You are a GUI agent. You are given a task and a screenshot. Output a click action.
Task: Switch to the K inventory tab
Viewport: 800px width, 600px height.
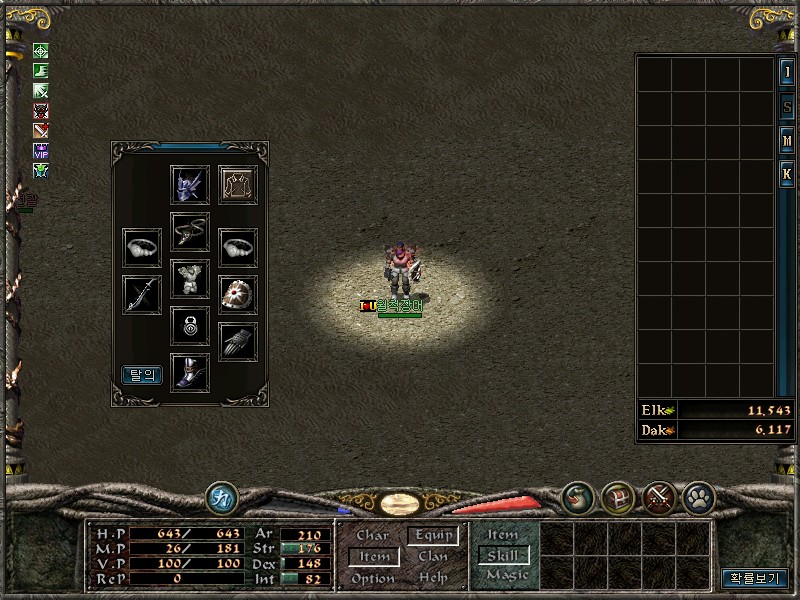tap(787, 175)
